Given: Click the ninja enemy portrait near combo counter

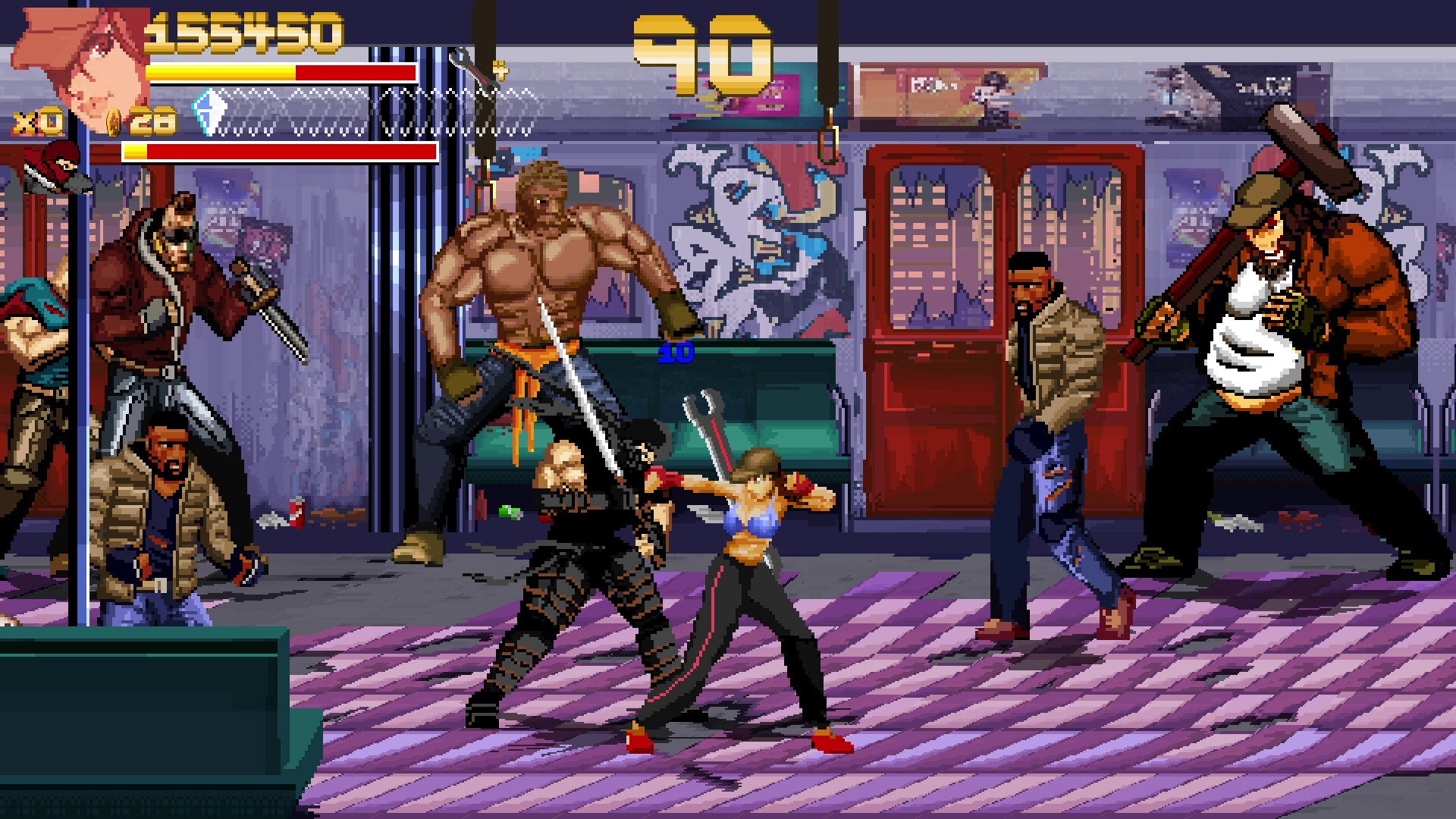Looking at the screenshot, I should click(53, 167).
